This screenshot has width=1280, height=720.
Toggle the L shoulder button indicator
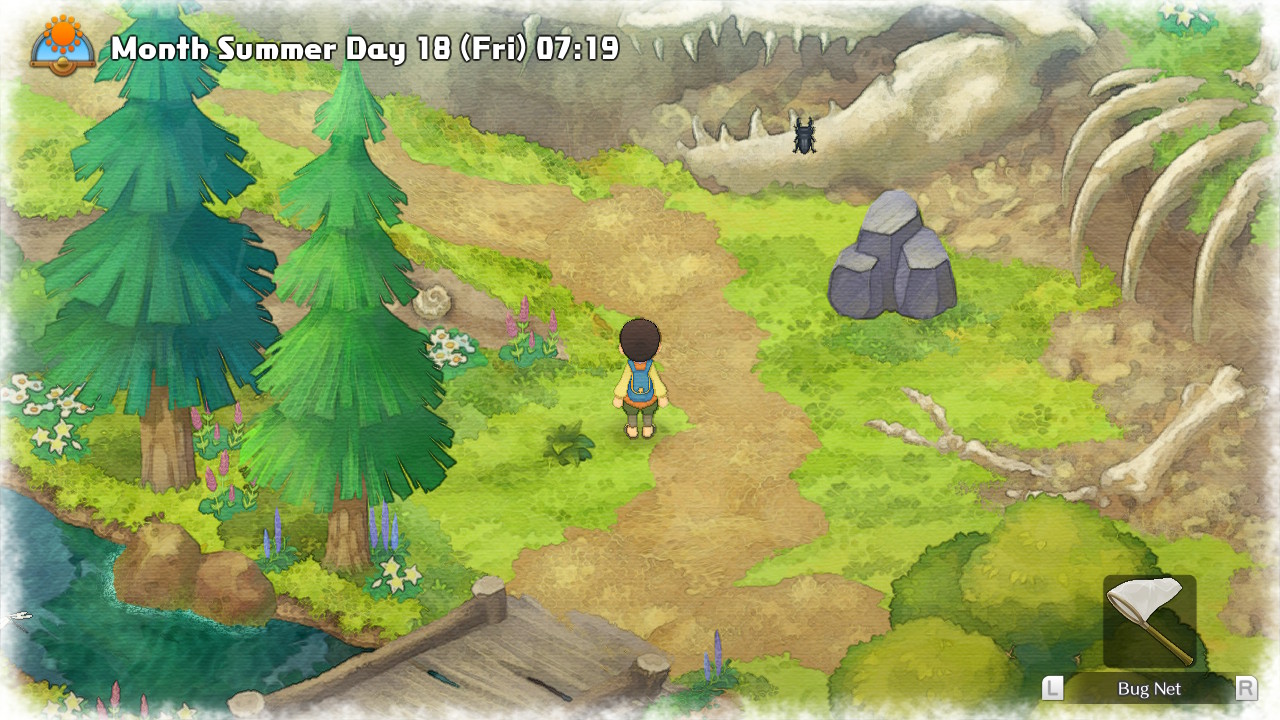[1052, 689]
